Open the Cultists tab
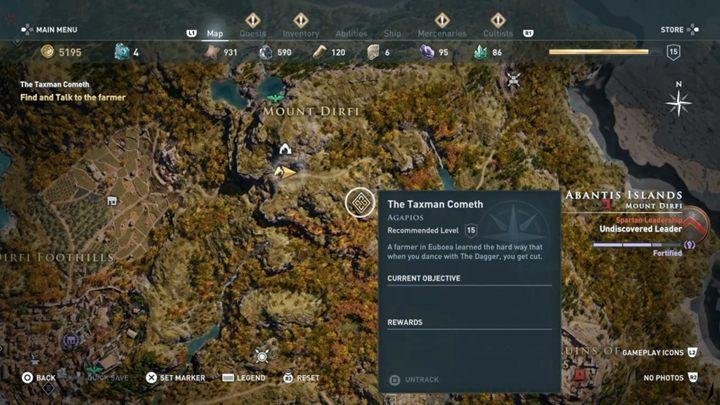 point(498,33)
